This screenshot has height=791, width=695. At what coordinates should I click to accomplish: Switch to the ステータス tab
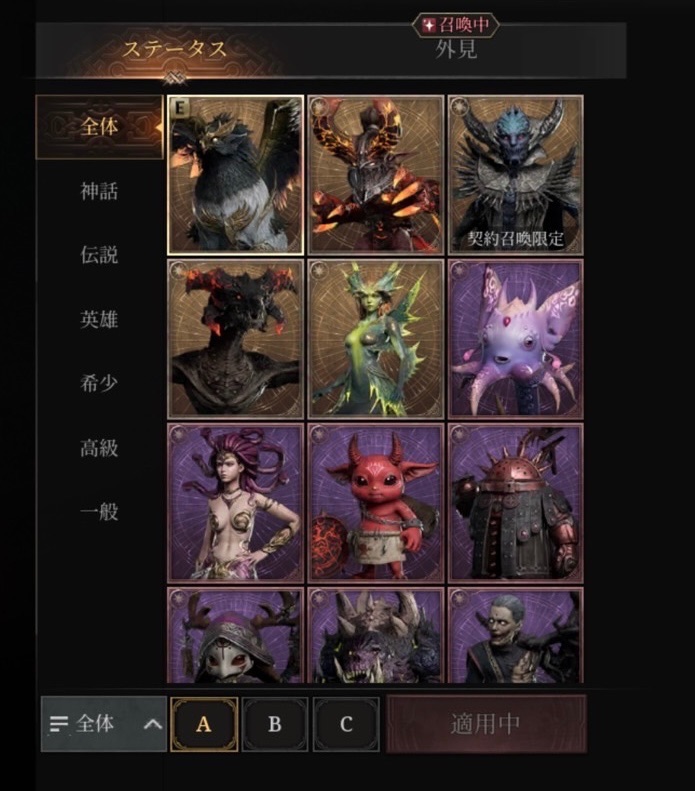tap(175, 48)
